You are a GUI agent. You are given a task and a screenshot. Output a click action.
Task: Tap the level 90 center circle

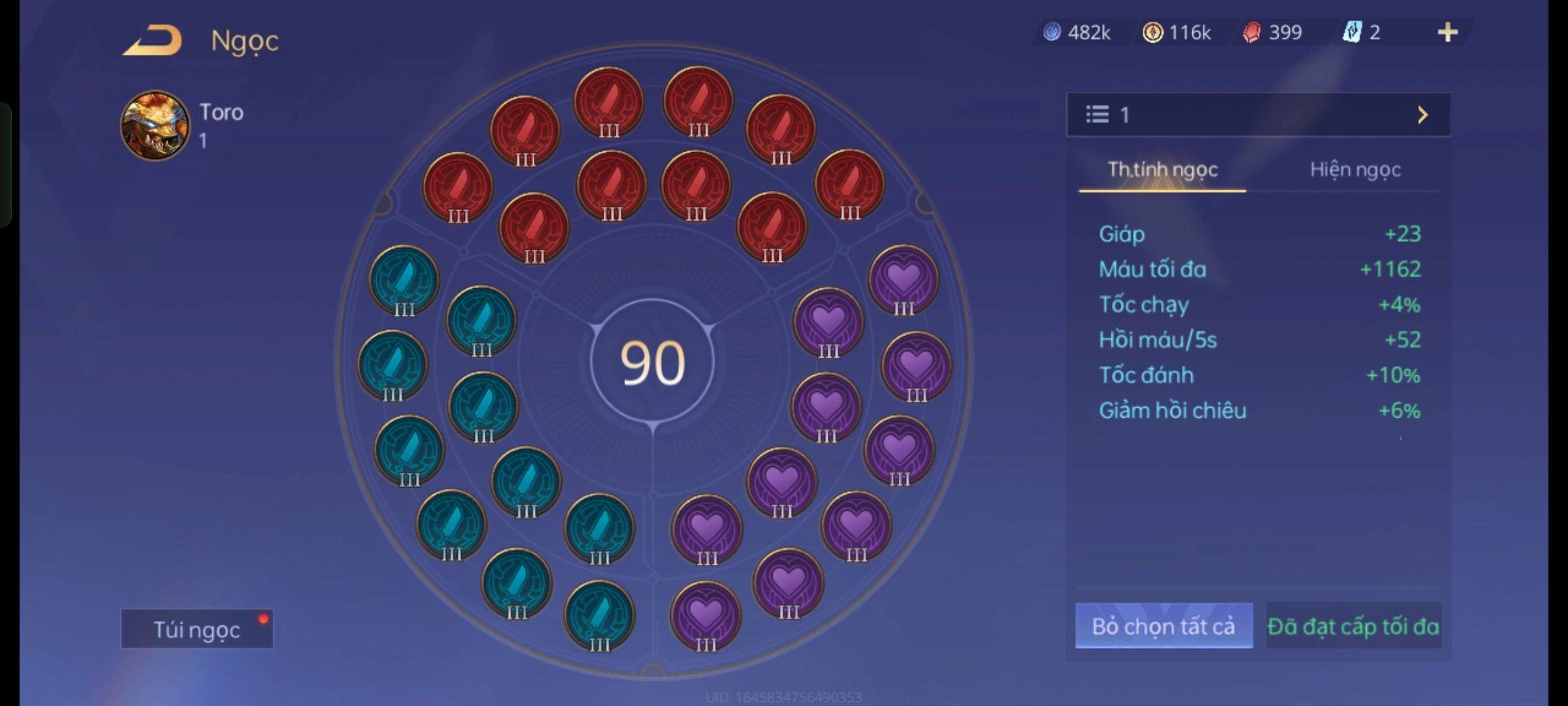(652, 362)
